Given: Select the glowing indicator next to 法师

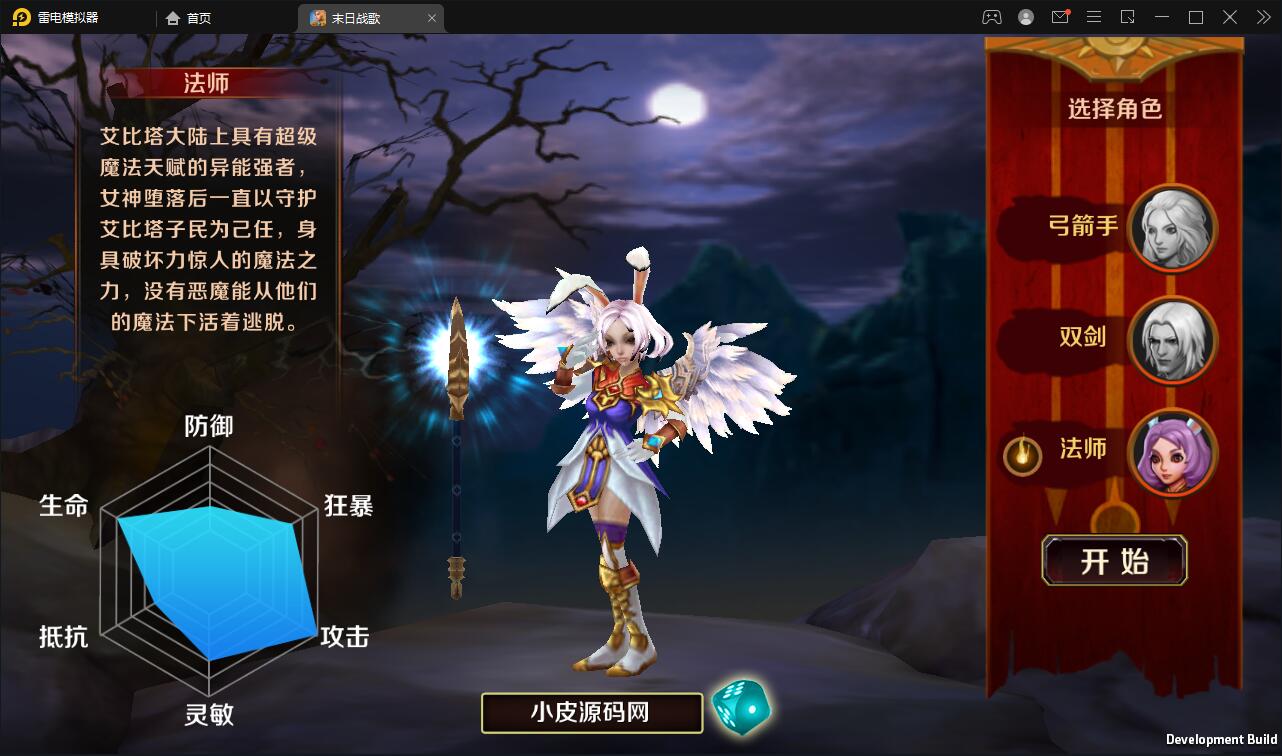Looking at the screenshot, I should pos(1022,452).
